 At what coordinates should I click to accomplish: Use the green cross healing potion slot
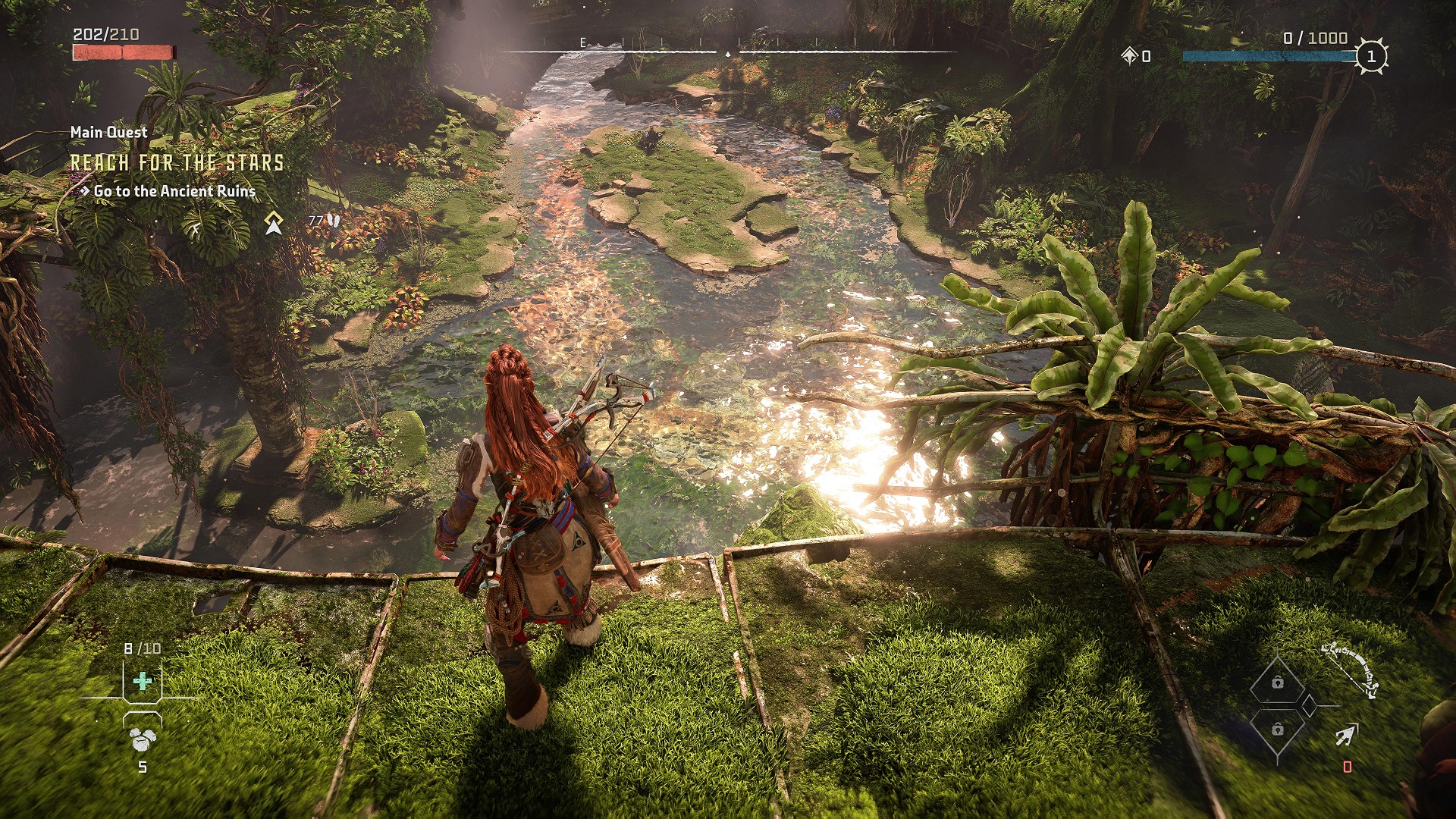coord(143,681)
